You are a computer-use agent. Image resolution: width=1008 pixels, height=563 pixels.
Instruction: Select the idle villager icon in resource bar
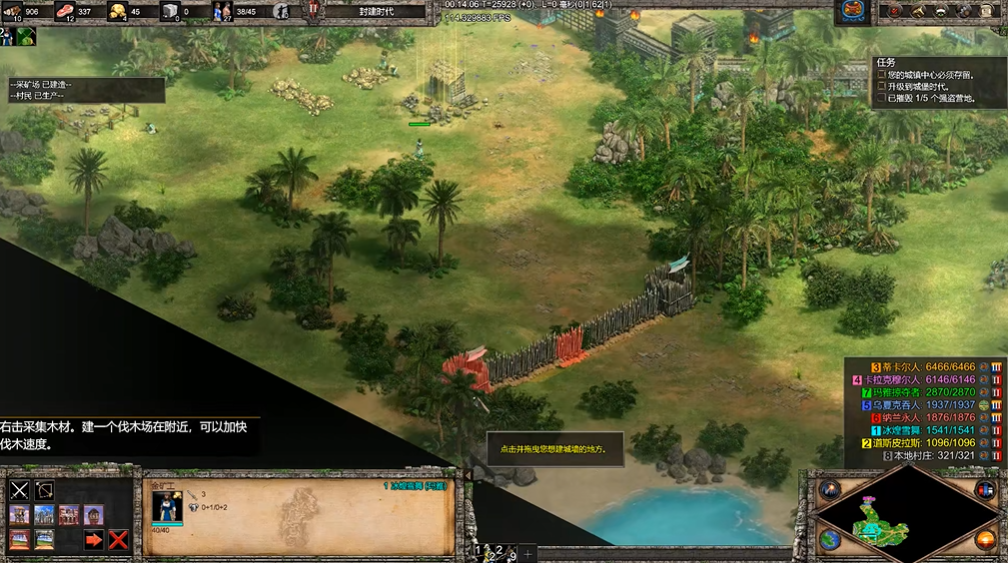(x=283, y=11)
